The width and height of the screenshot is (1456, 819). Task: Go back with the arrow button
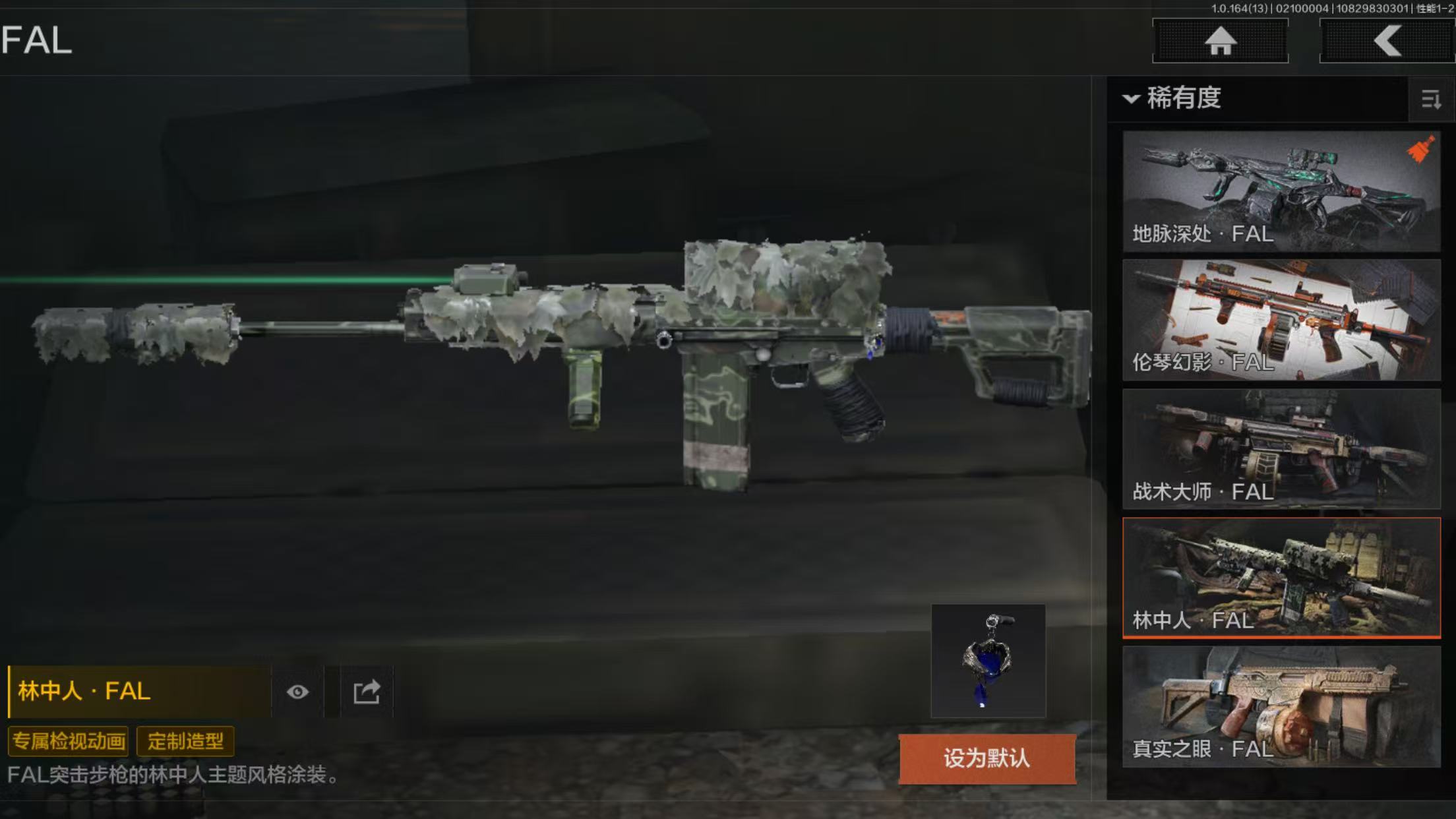[x=1387, y=41]
